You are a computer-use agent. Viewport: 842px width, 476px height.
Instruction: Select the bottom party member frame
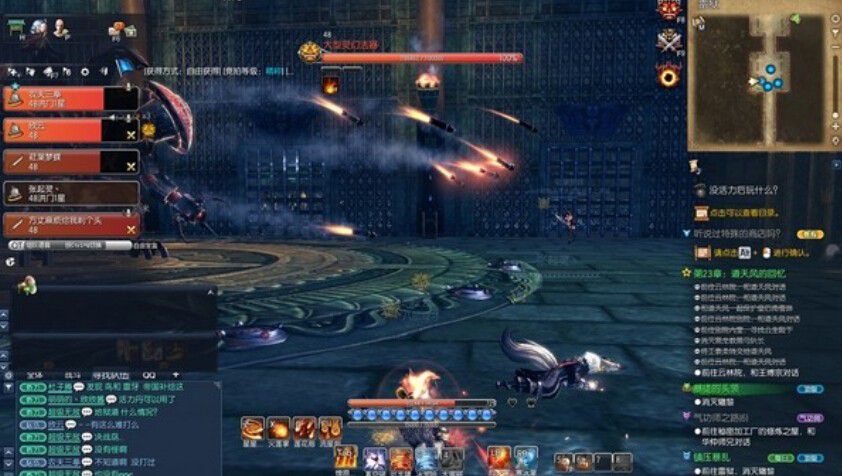click(x=70, y=224)
